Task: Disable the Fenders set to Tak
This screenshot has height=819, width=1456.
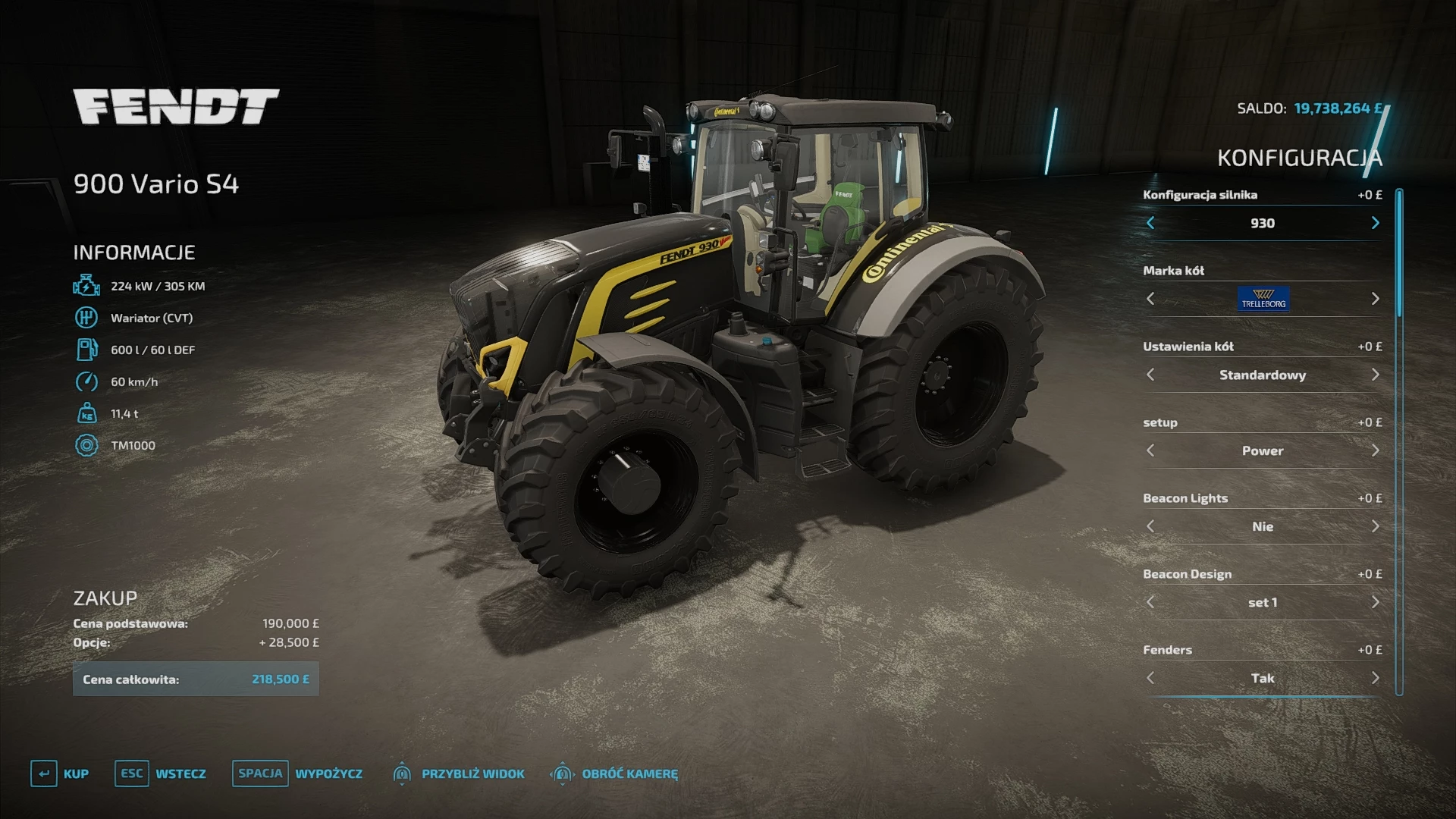Action: (x=1375, y=678)
